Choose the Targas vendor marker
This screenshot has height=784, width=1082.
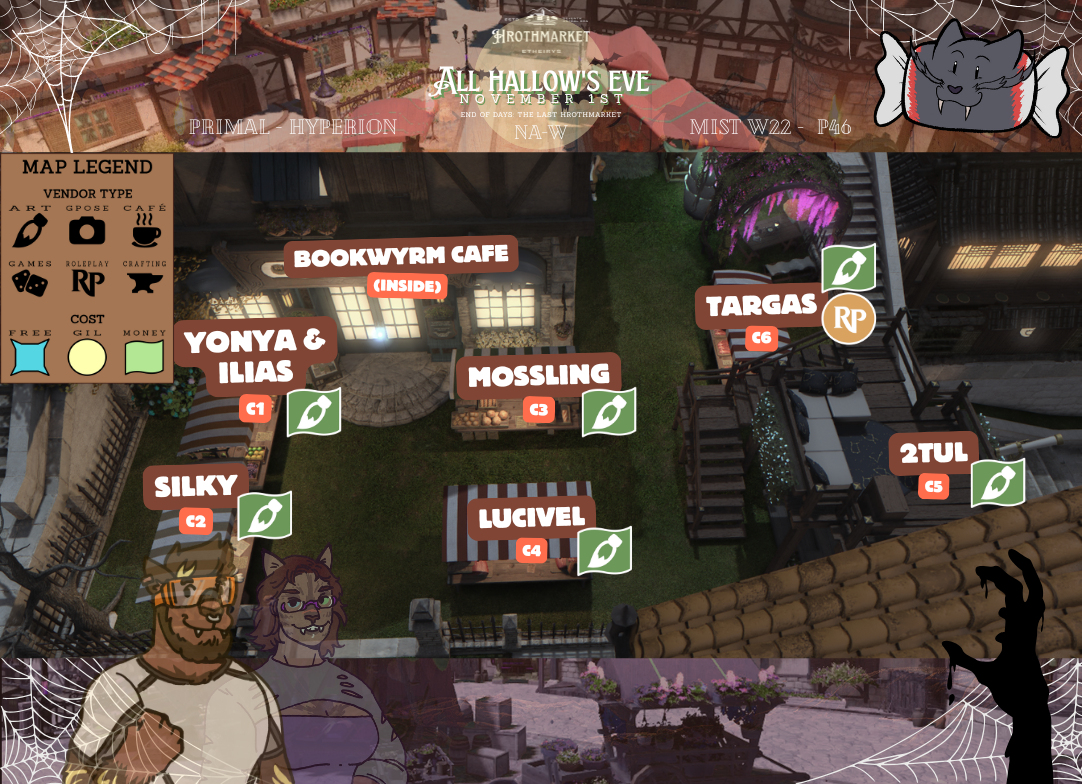coord(761,306)
